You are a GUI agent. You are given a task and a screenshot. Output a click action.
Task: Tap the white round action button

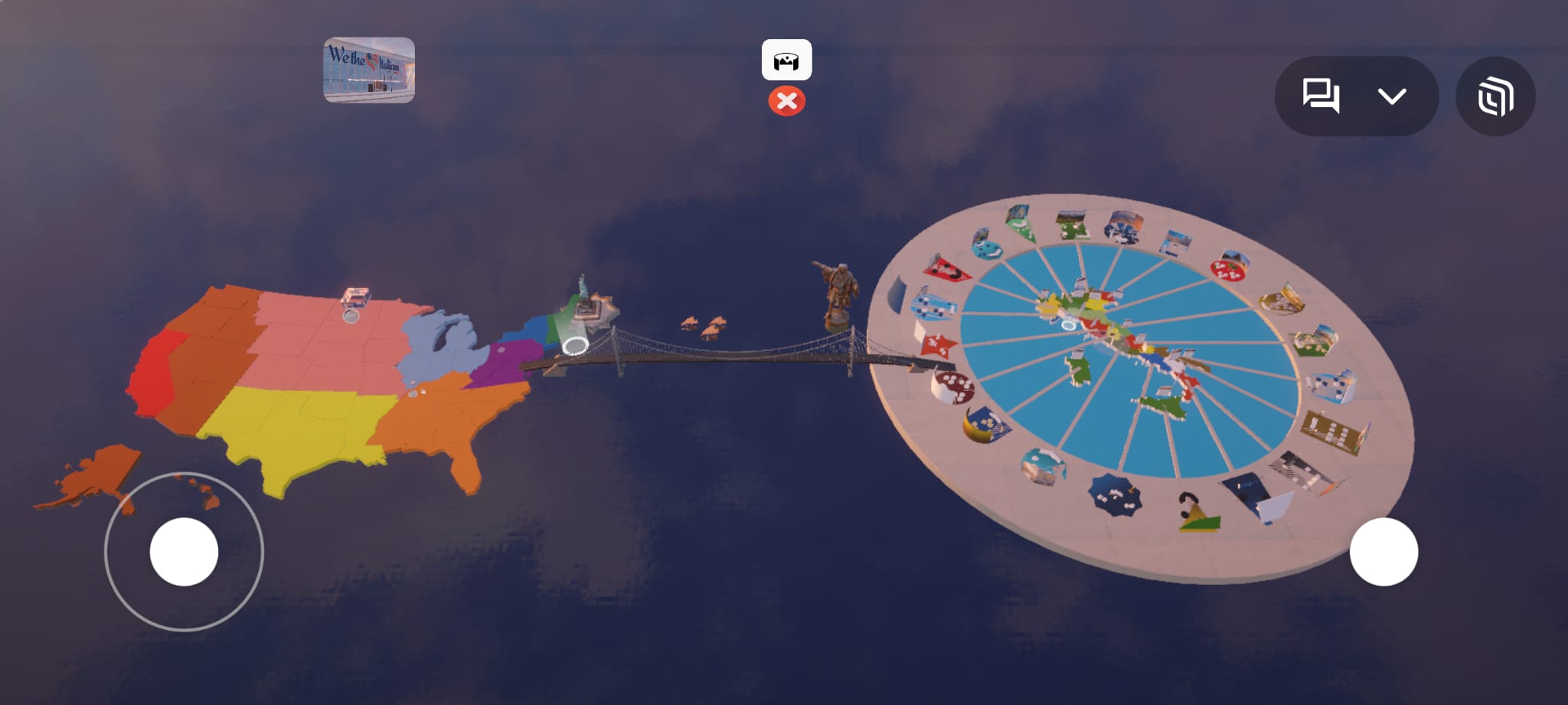click(x=1383, y=552)
